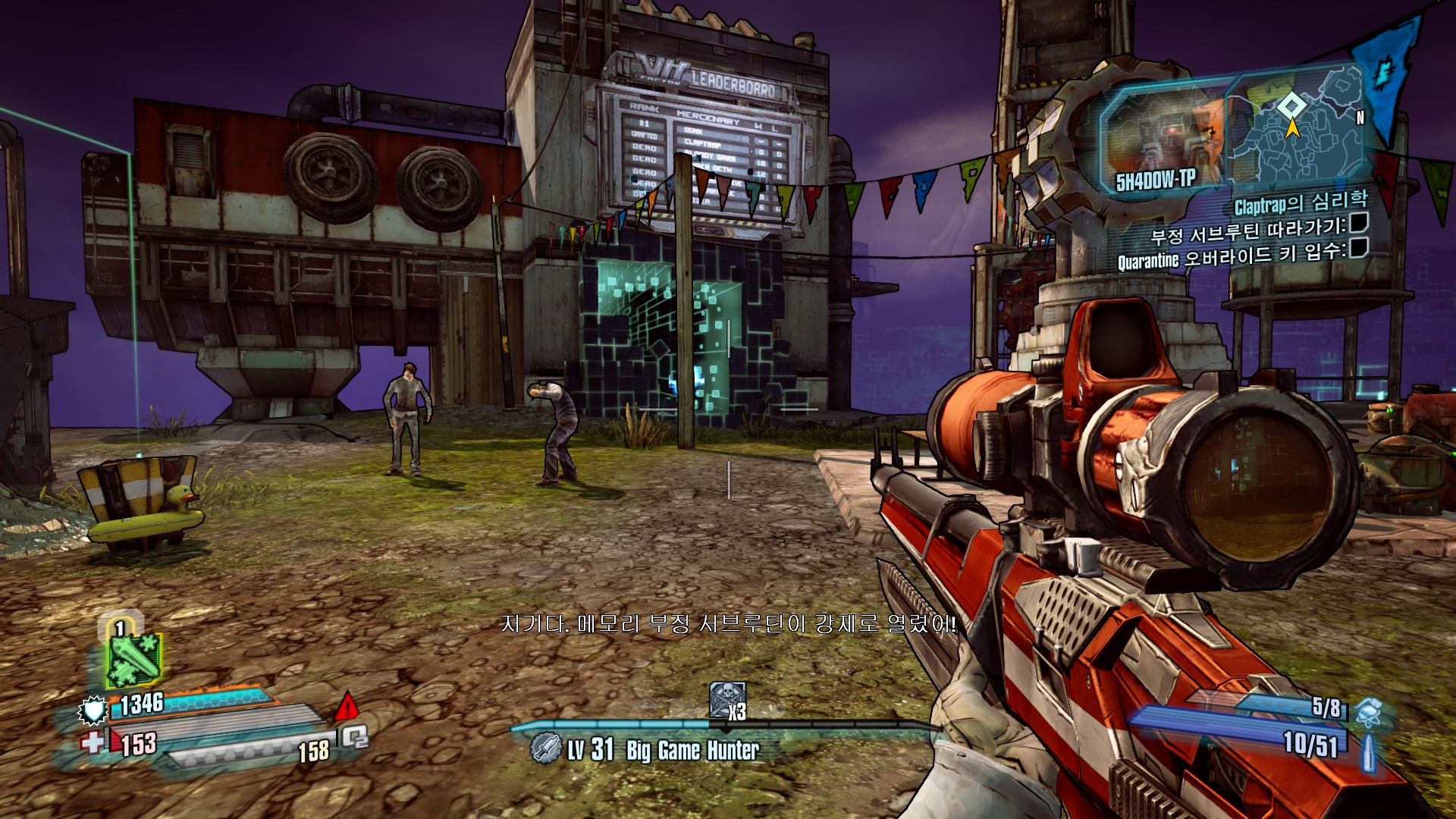The image size is (1456, 819).
Task: Select the O2 kit icon
Action: coord(355,736)
